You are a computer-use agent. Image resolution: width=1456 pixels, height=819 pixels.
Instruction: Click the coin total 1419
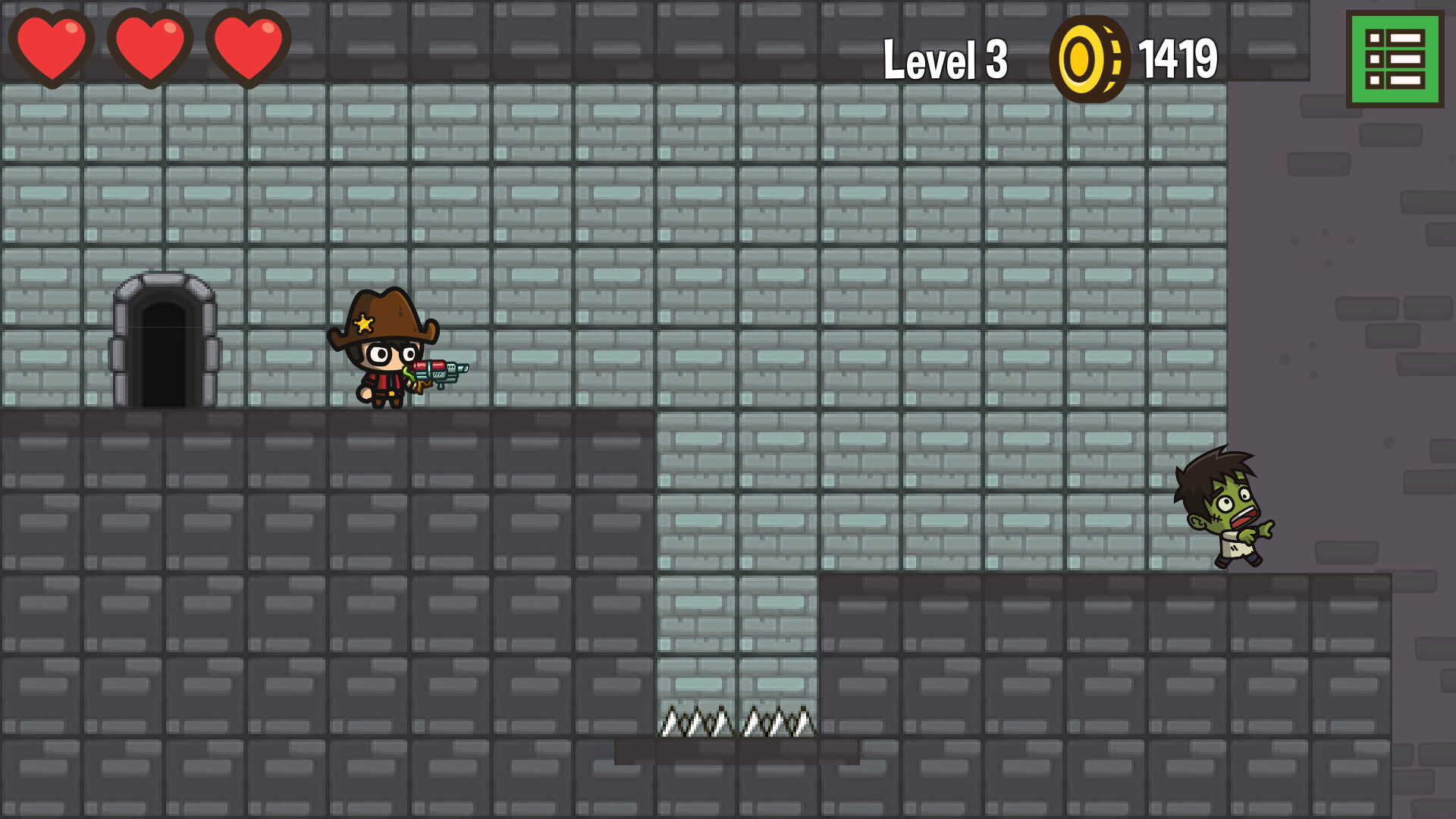pyautogui.click(x=1179, y=57)
